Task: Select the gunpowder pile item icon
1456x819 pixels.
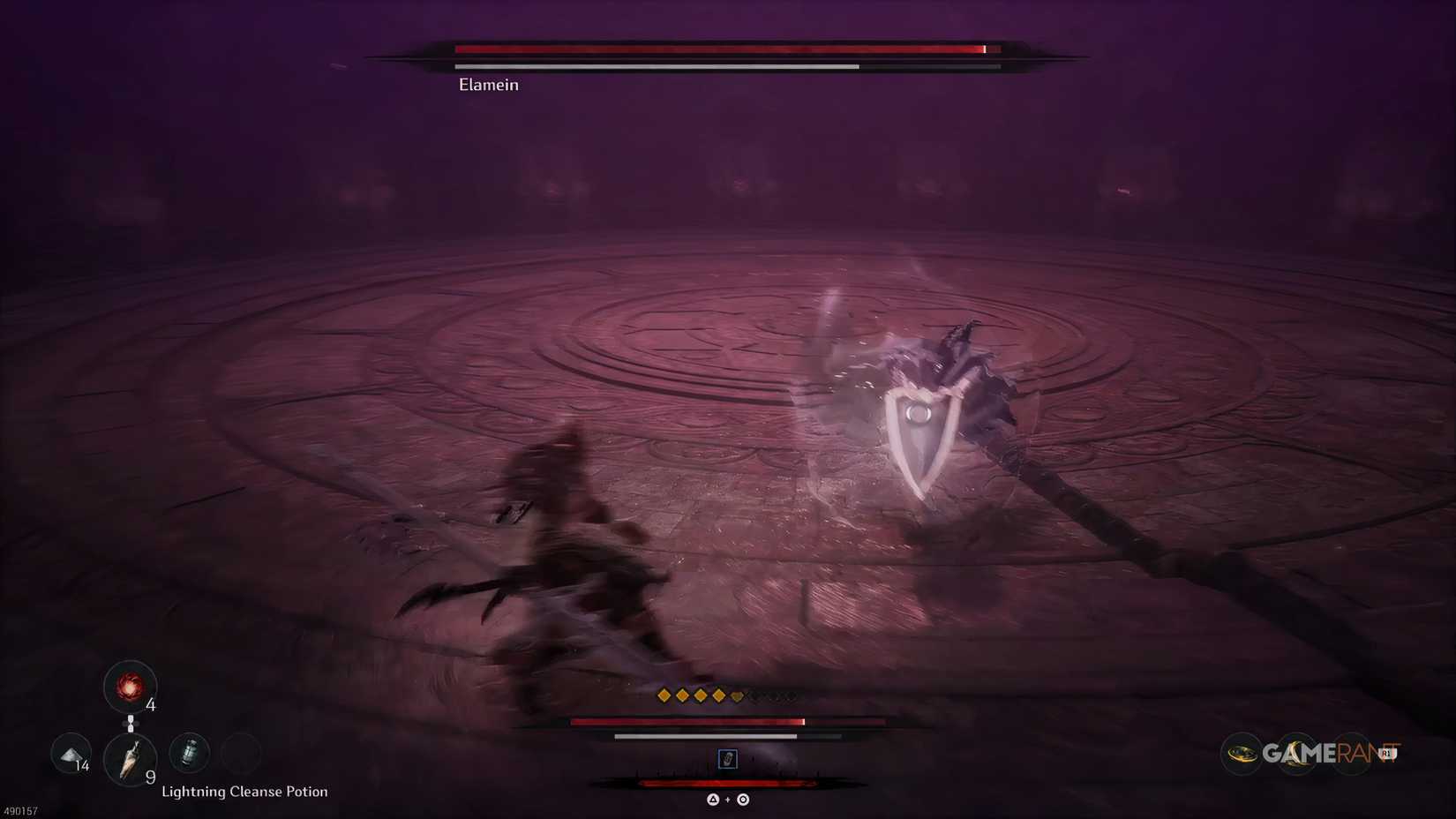Action: click(71, 754)
